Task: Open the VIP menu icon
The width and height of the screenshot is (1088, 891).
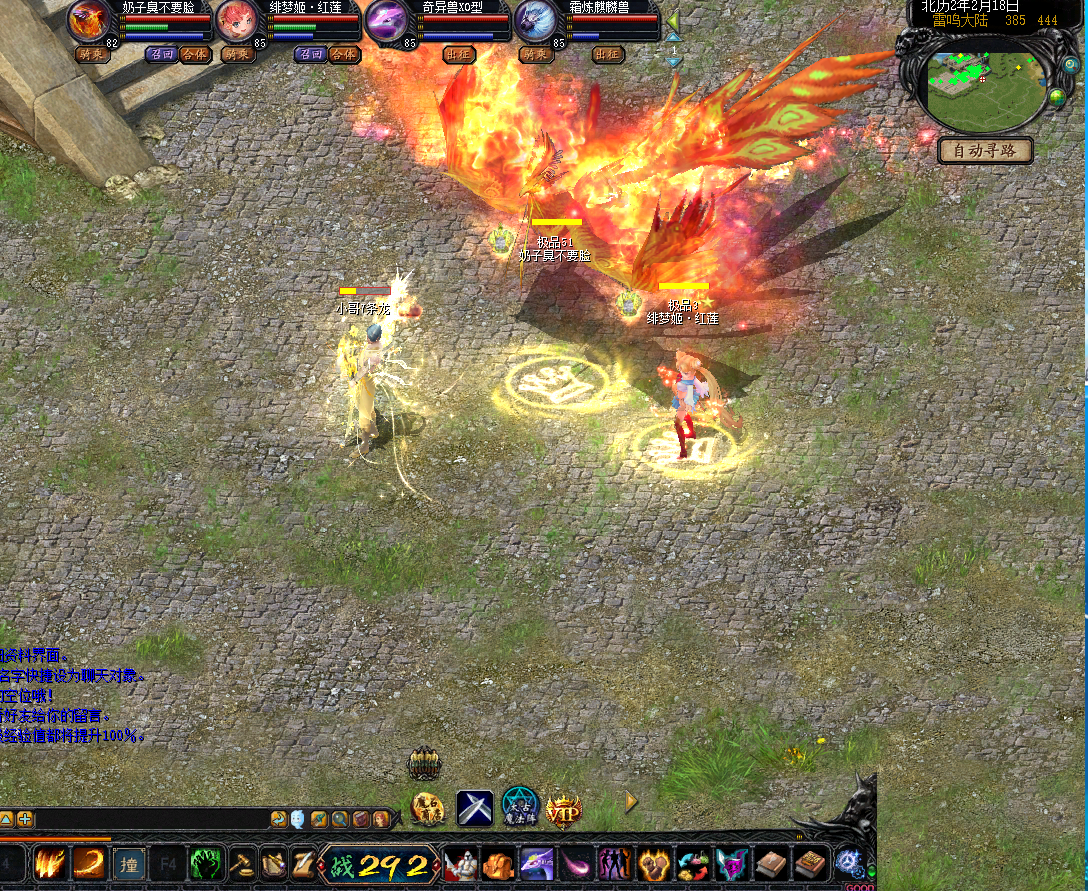Action: coord(564,808)
